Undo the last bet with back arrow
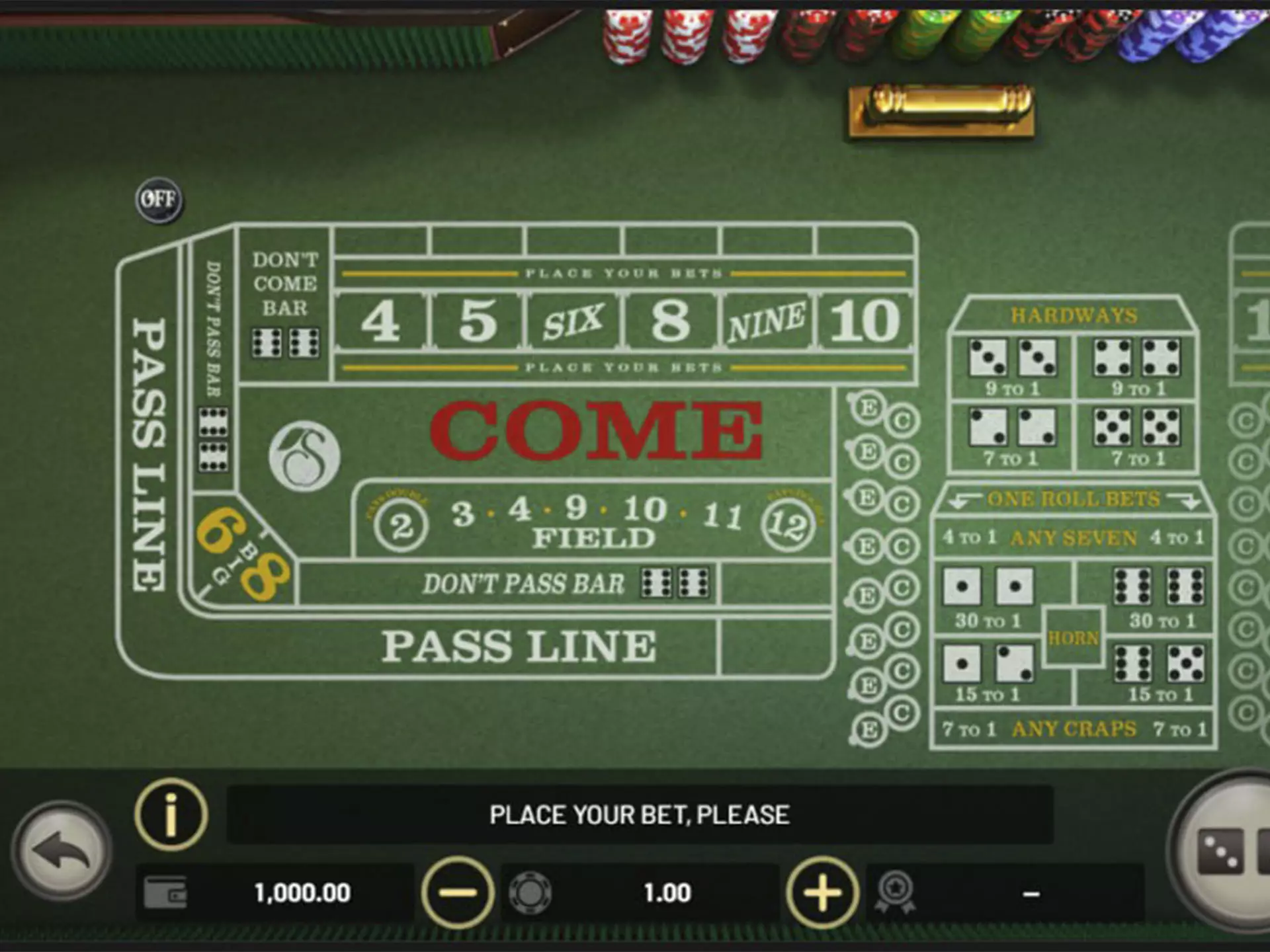 pyautogui.click(x=62, y=850)
